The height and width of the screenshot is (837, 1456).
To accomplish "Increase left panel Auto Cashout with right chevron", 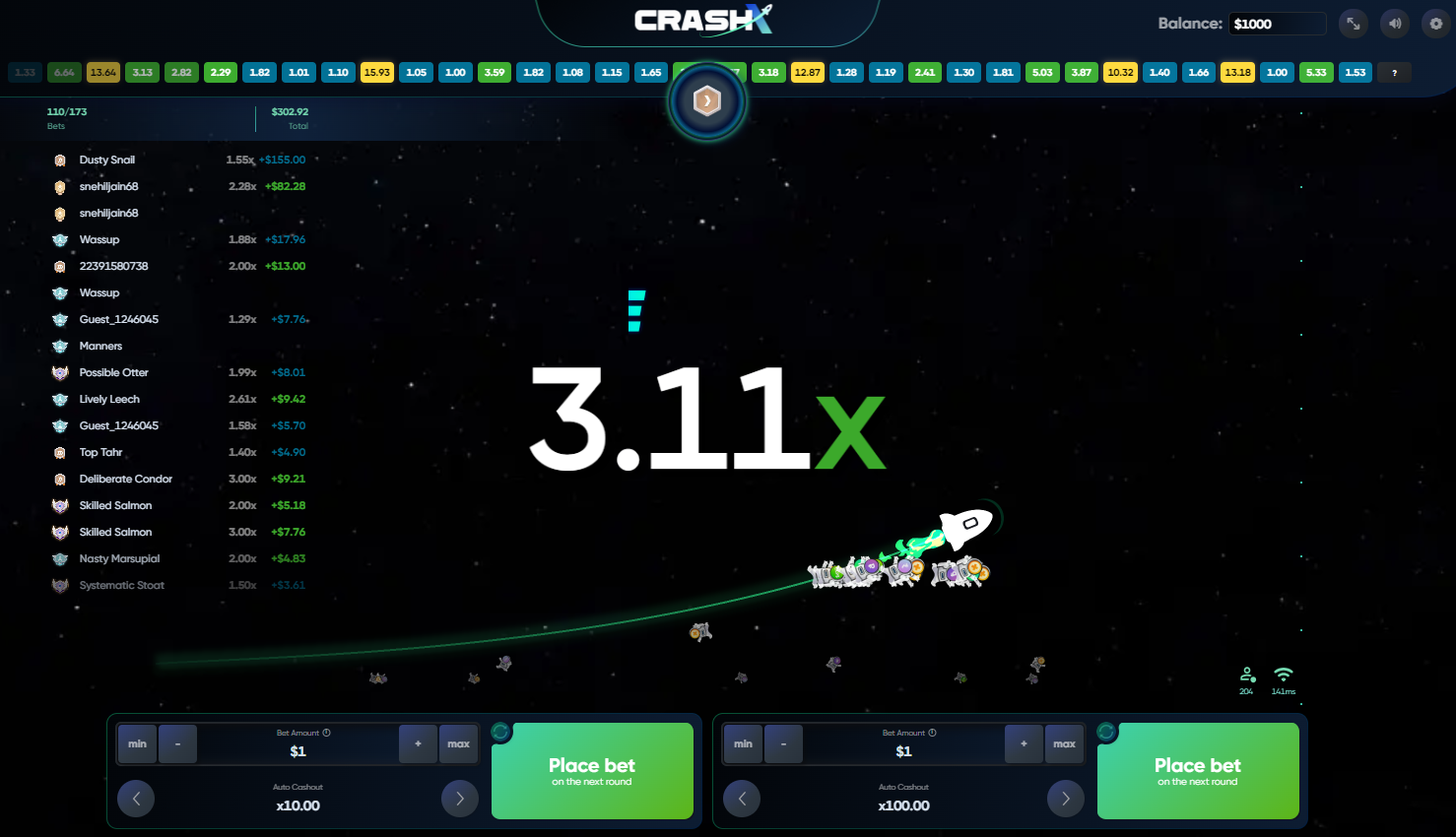I will [459, 799].
